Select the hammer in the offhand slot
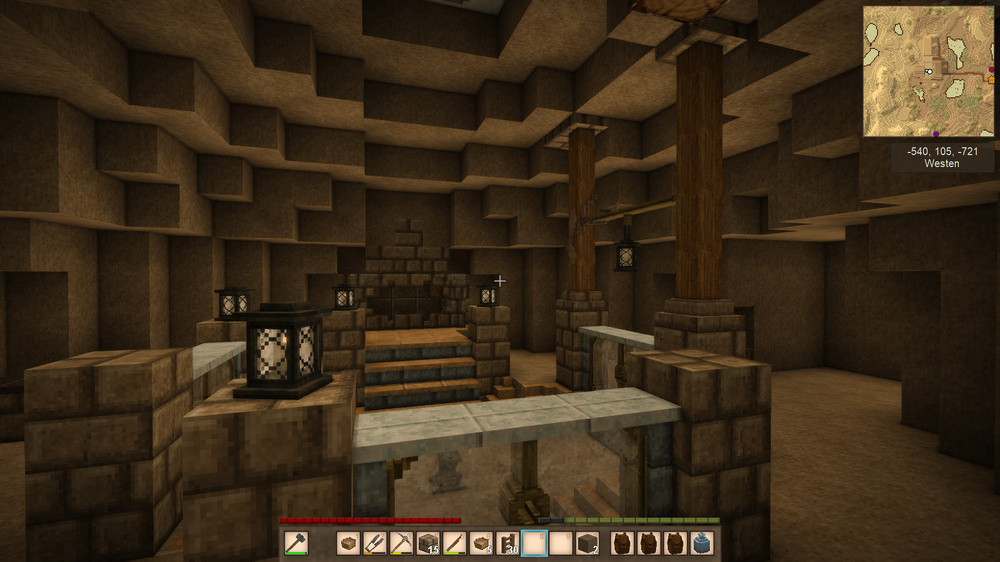Screen dimensions: 1000x562 pos(296,543)
